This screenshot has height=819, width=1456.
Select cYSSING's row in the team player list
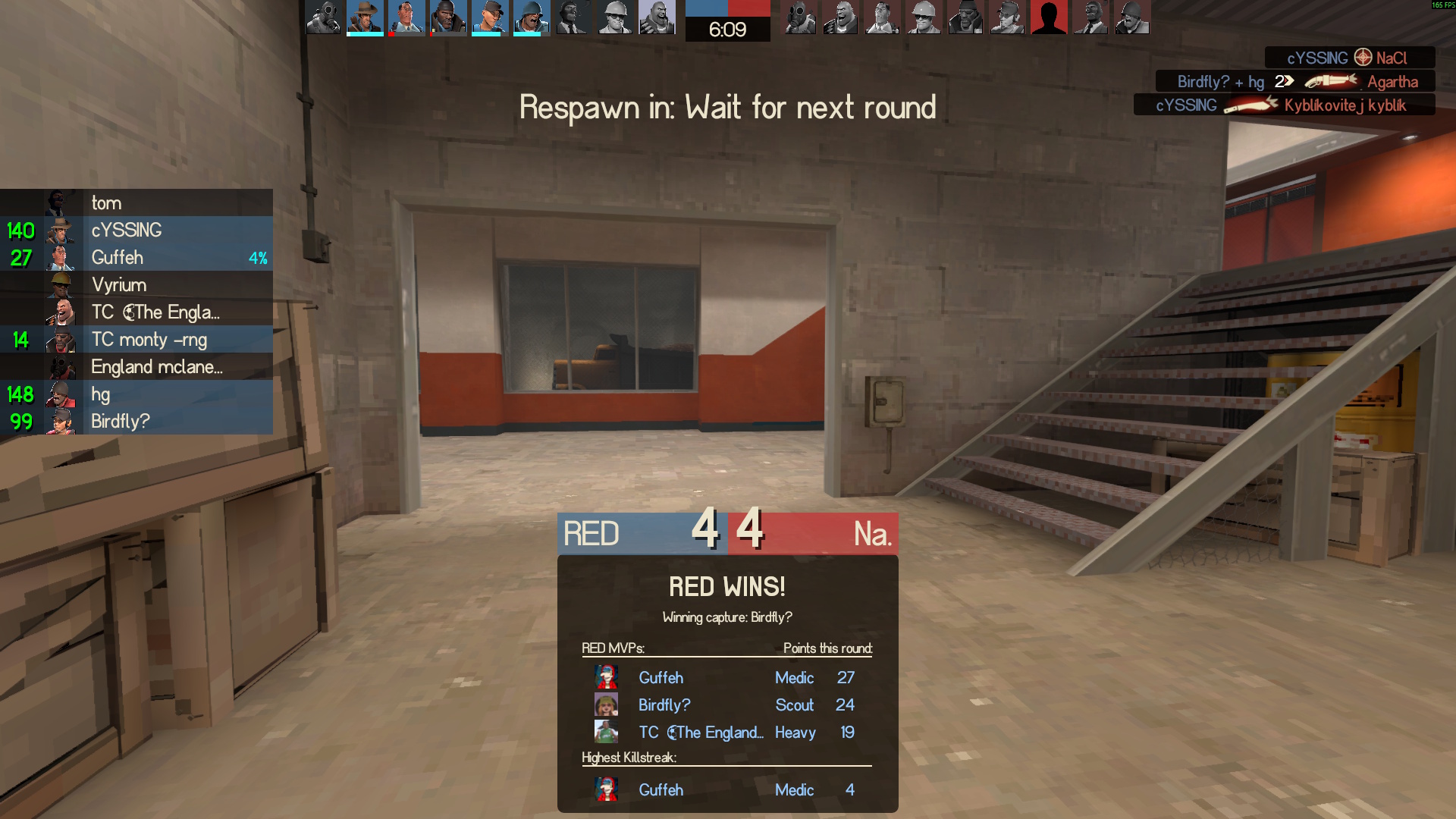pyautogui.click(x=136, y=231)
